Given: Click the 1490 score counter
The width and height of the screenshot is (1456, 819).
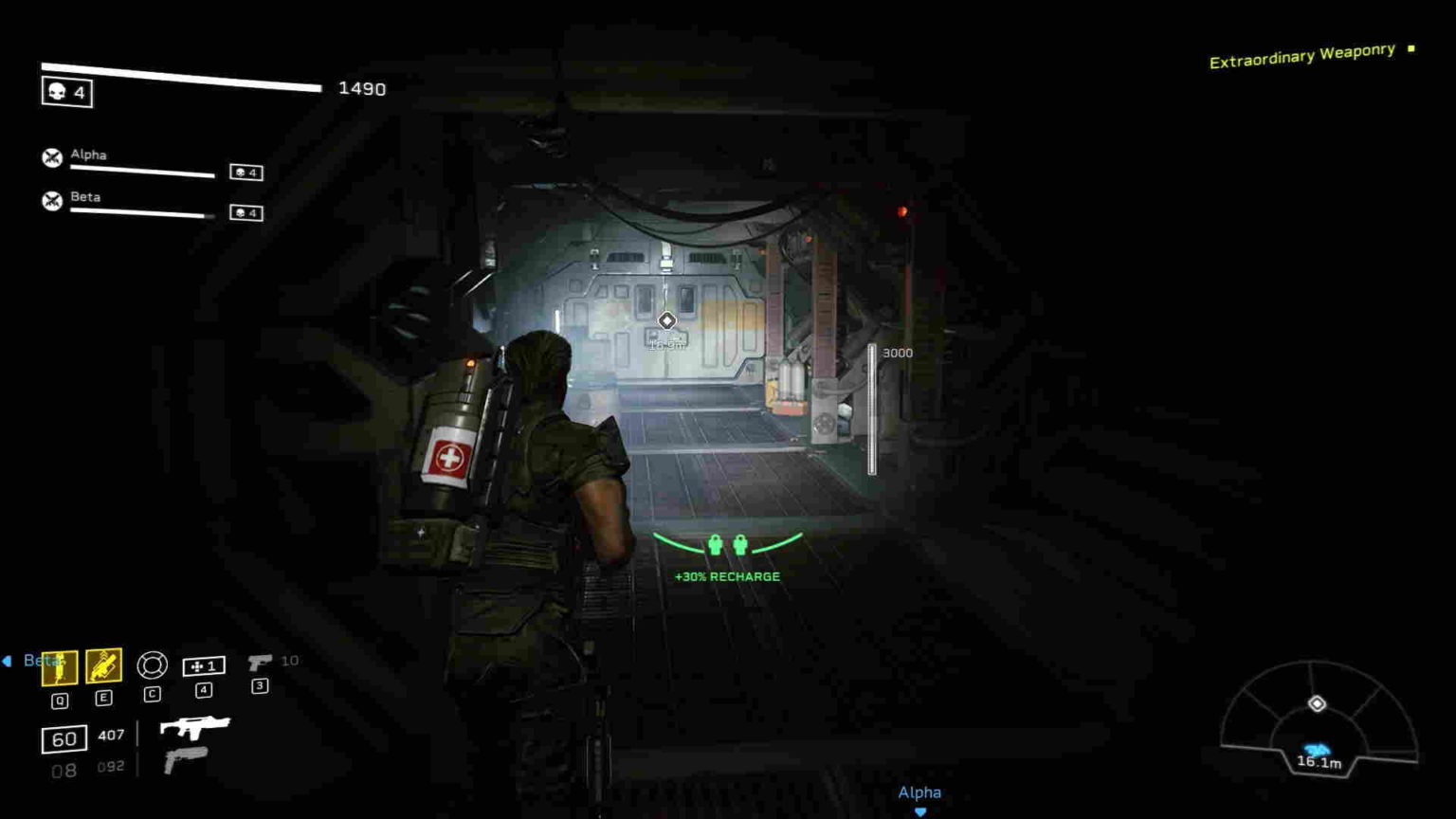Looking at the screenshot, I should (x=360, y=88).
